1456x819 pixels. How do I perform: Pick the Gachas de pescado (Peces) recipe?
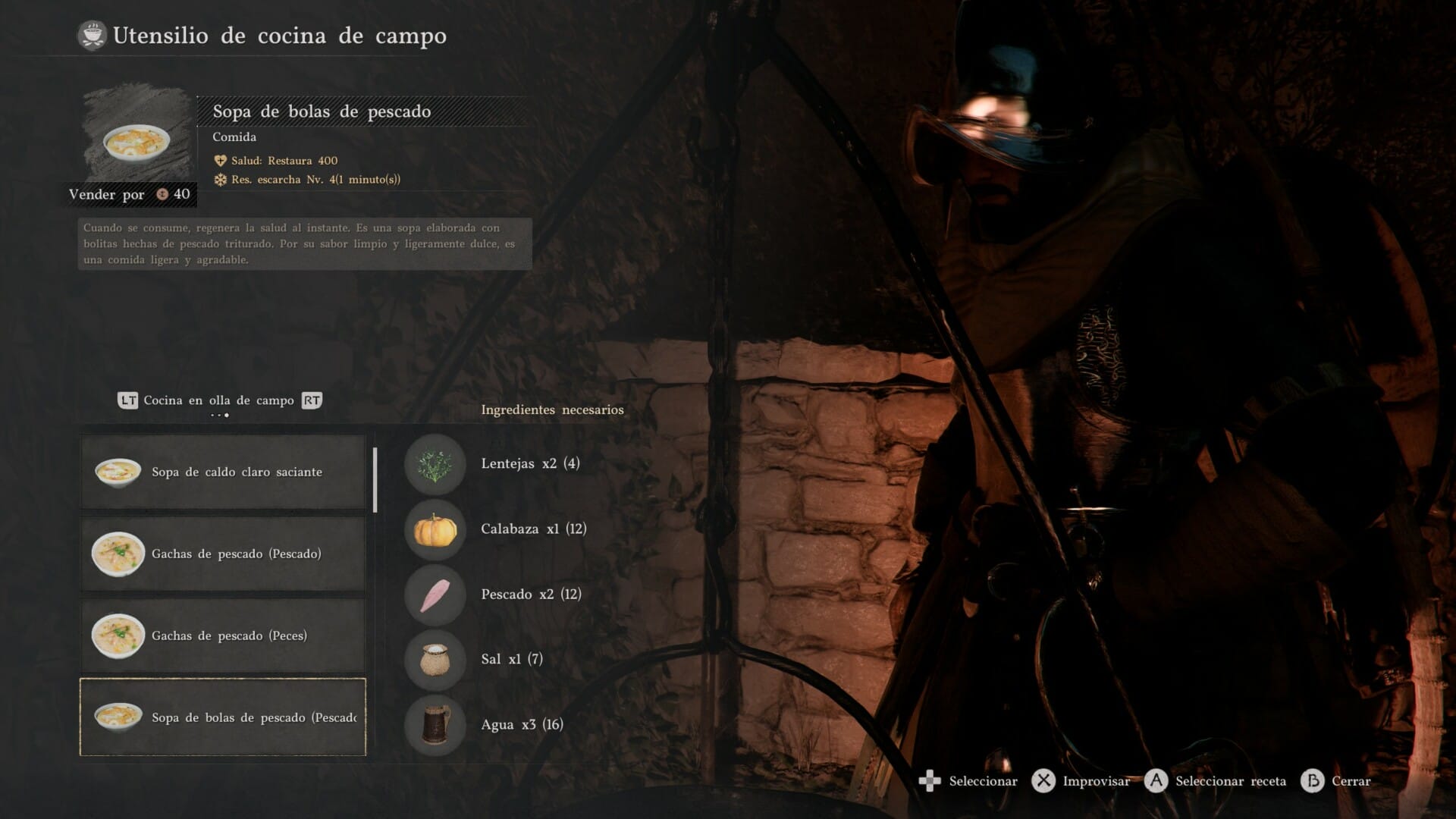223,635
